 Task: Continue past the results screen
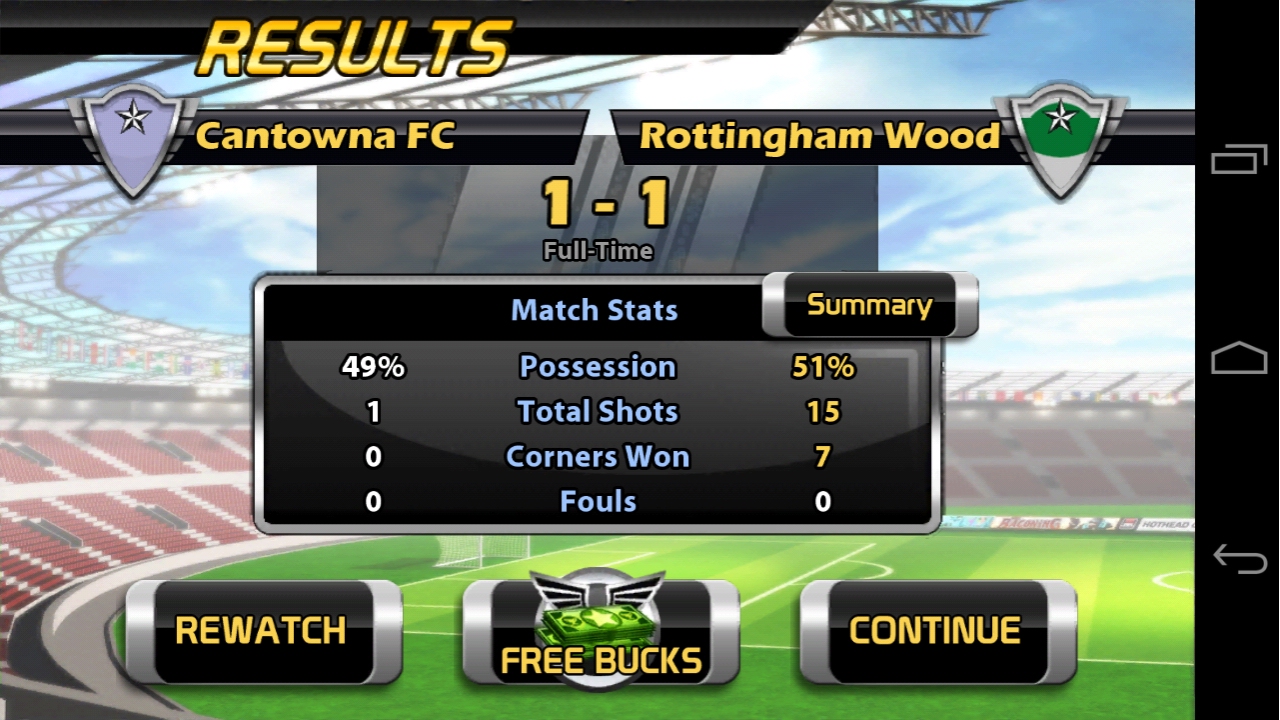coord(936,631)
